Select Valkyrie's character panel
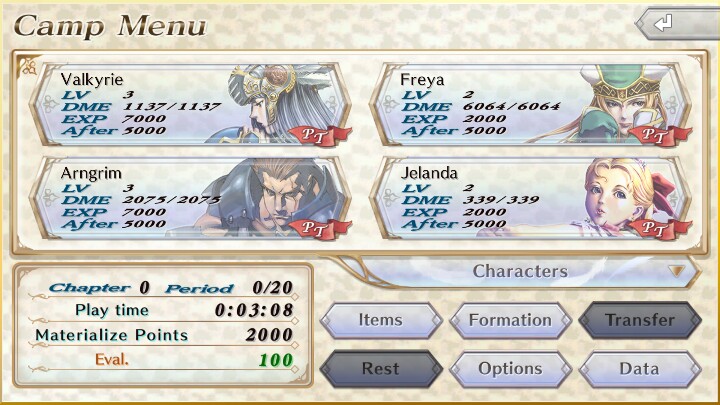Viewport: 720px width, 405px height. [x=190, y=104]
